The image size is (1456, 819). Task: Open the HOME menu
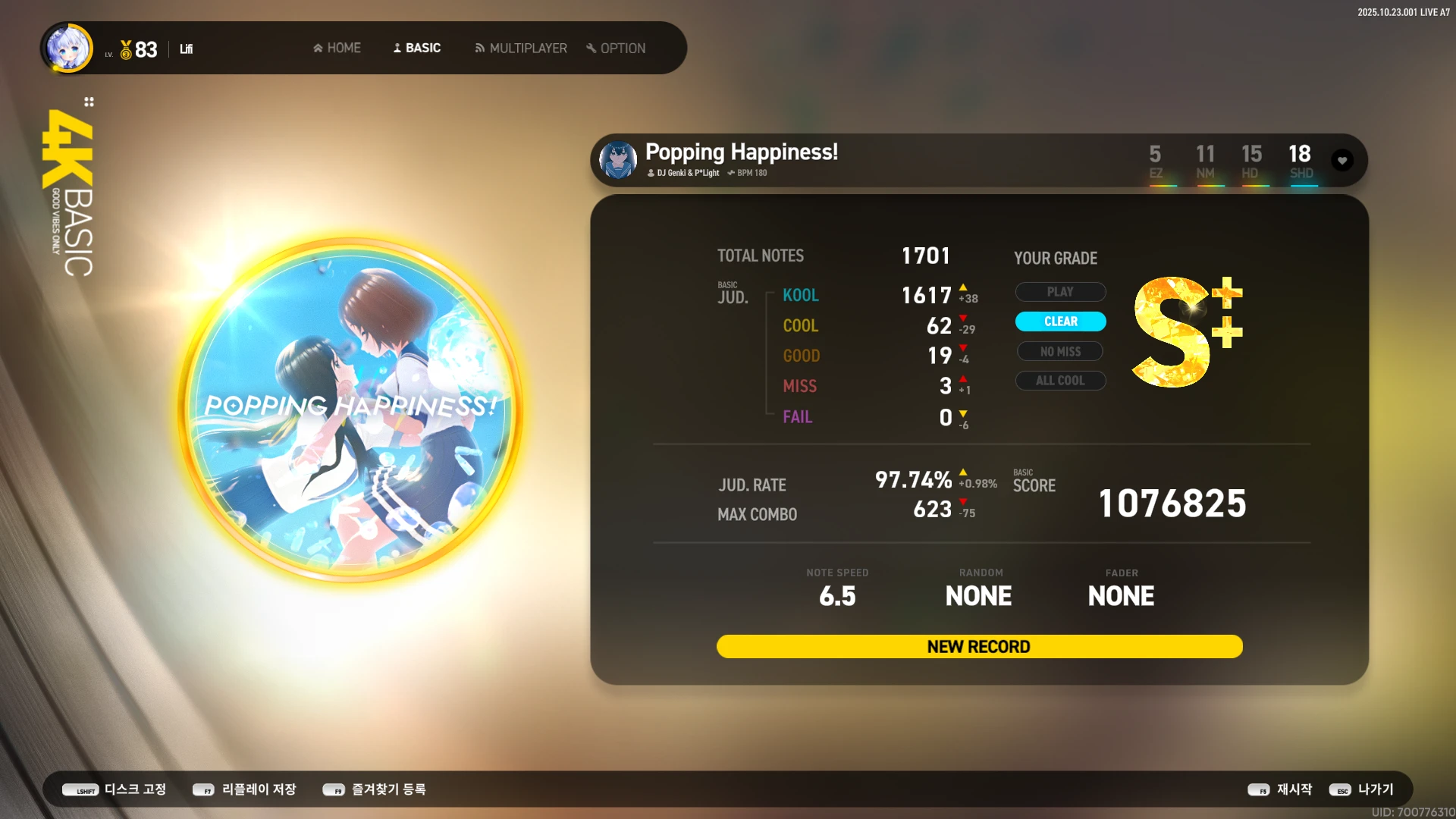click(337, 48)
